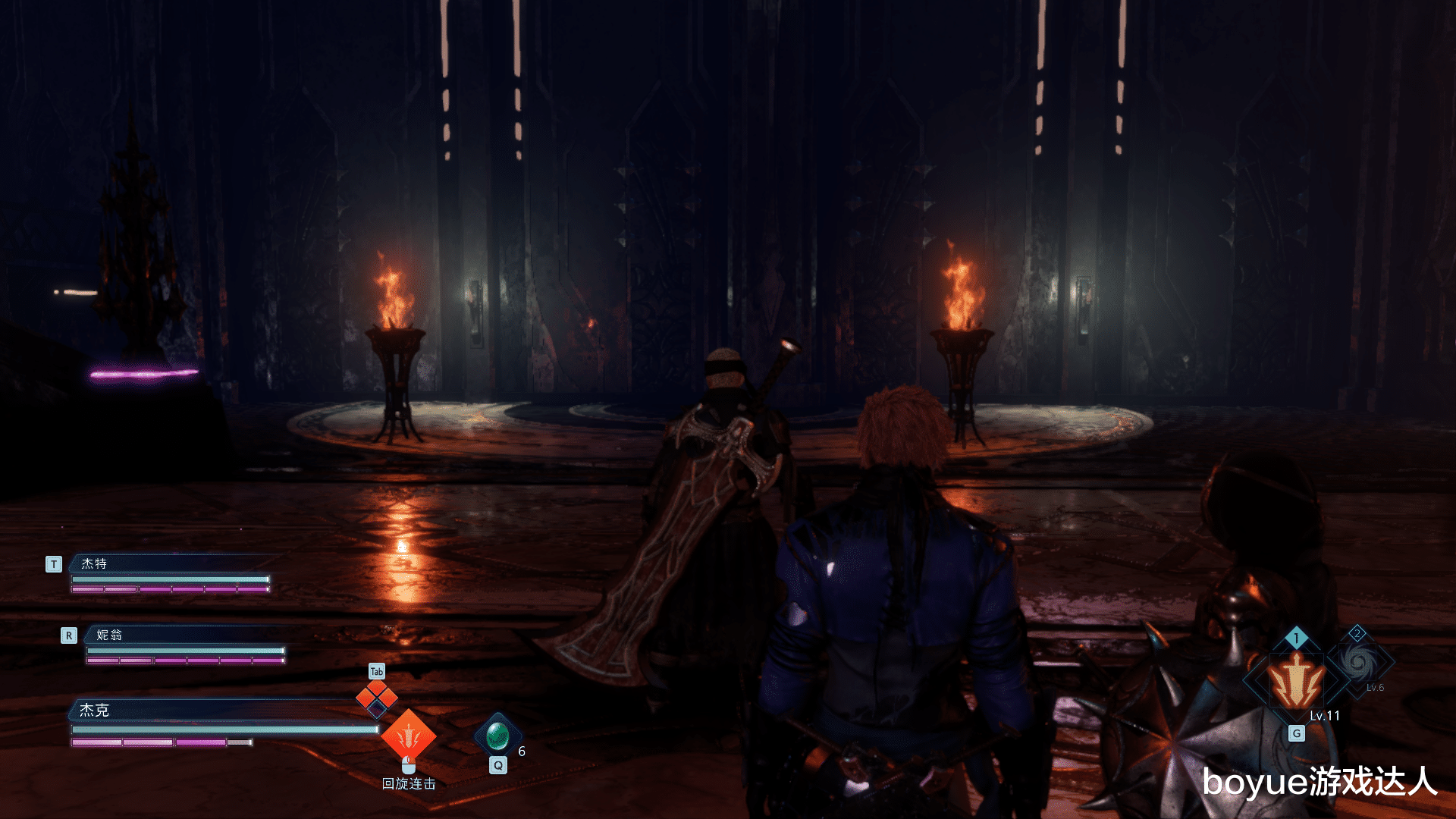Select party member 杰特
This screenshot has height=819, width=1456.
(x=95, y=563)
